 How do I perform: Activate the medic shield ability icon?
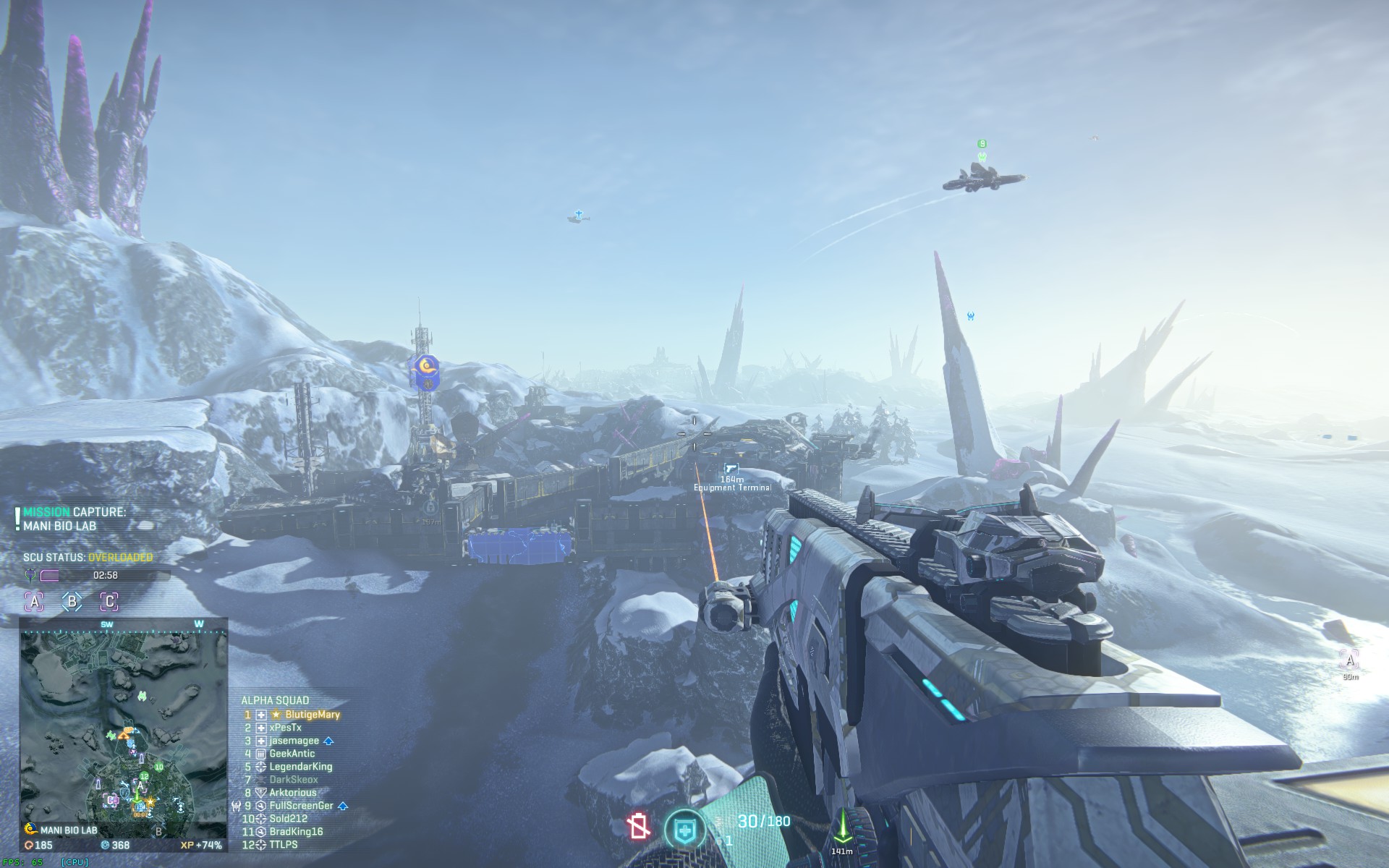click(x=684, y=830)
